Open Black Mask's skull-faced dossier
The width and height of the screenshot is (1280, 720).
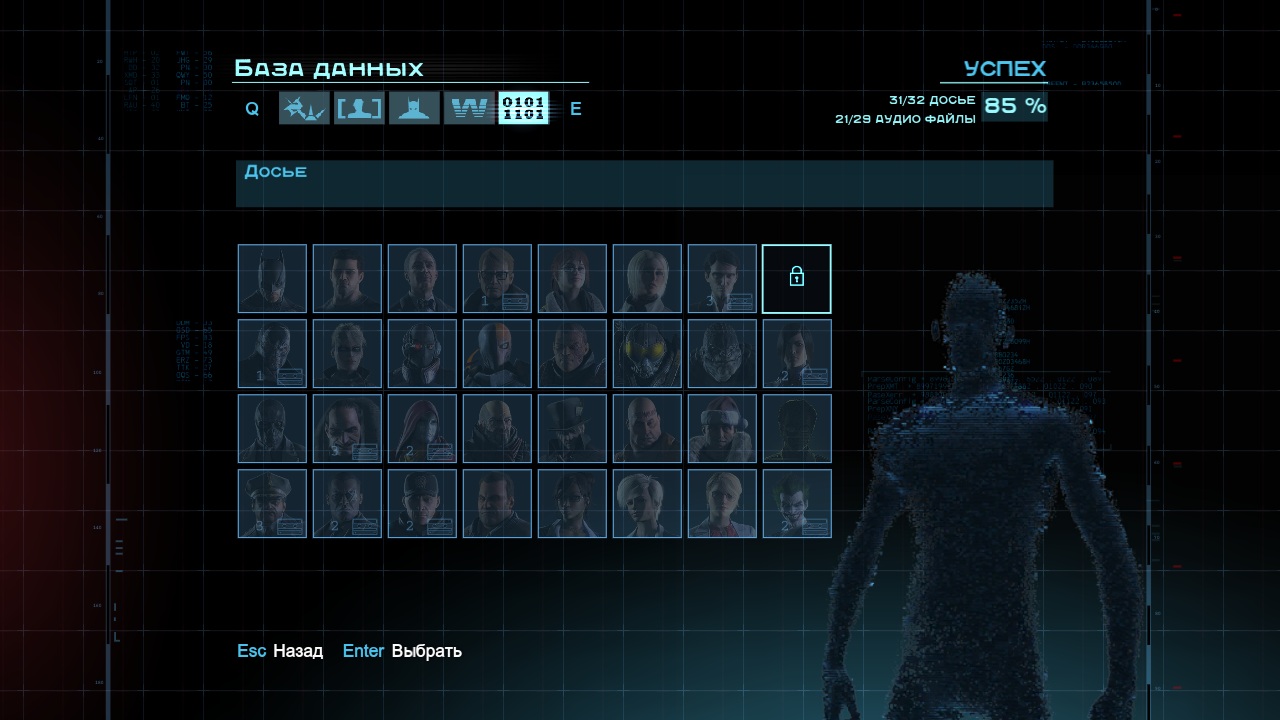272,429
